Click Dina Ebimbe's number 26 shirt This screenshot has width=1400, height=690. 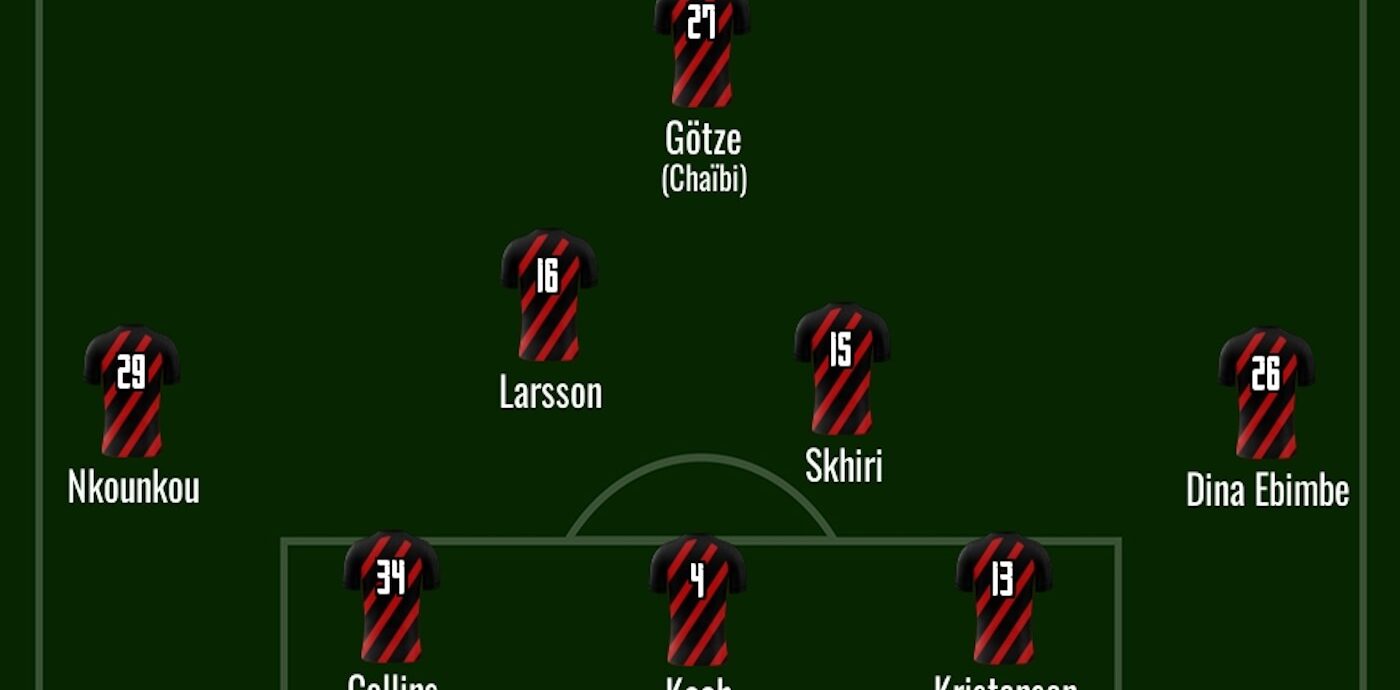point(1266,392)
